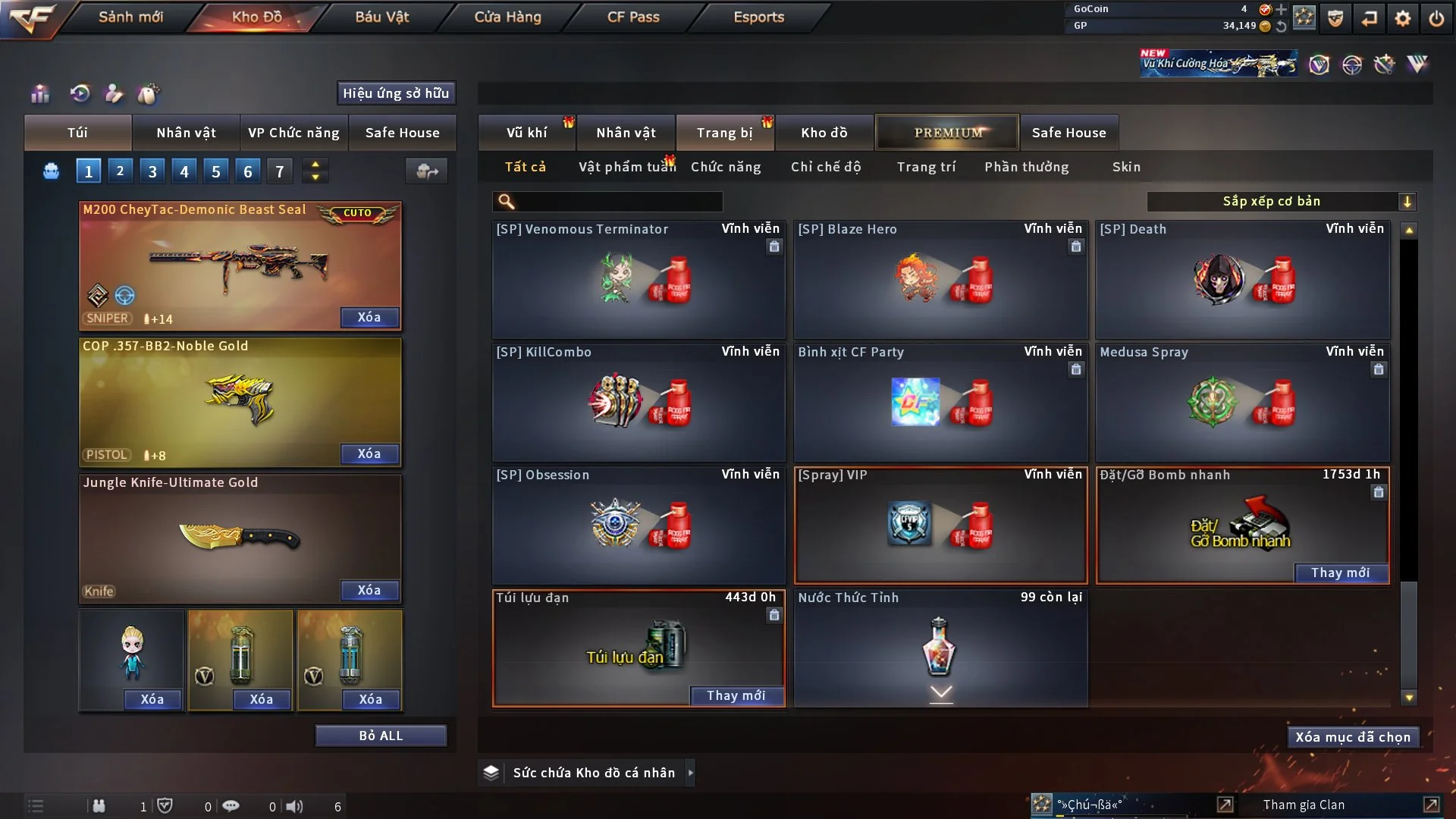Renew the Túi lựu đạn item
The image size is (1456, 819).
tap(736, 695)
